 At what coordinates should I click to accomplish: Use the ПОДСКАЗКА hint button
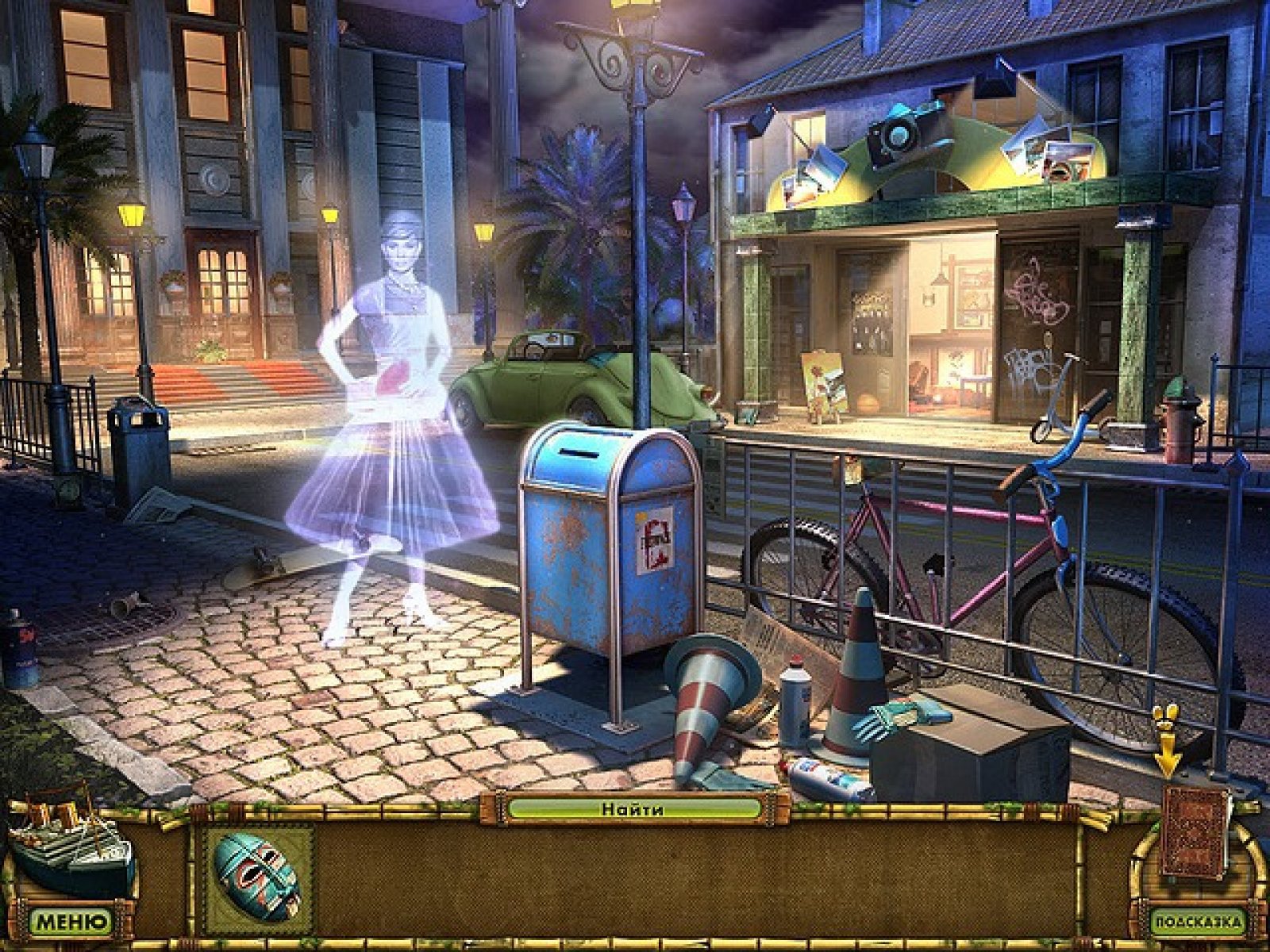point(1198,923)
